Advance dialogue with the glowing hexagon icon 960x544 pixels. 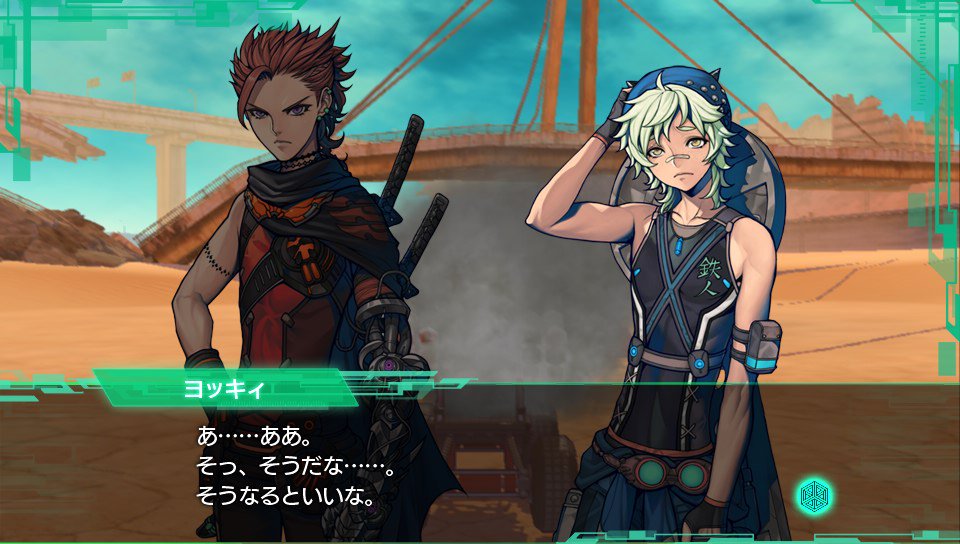click(813, 496)
